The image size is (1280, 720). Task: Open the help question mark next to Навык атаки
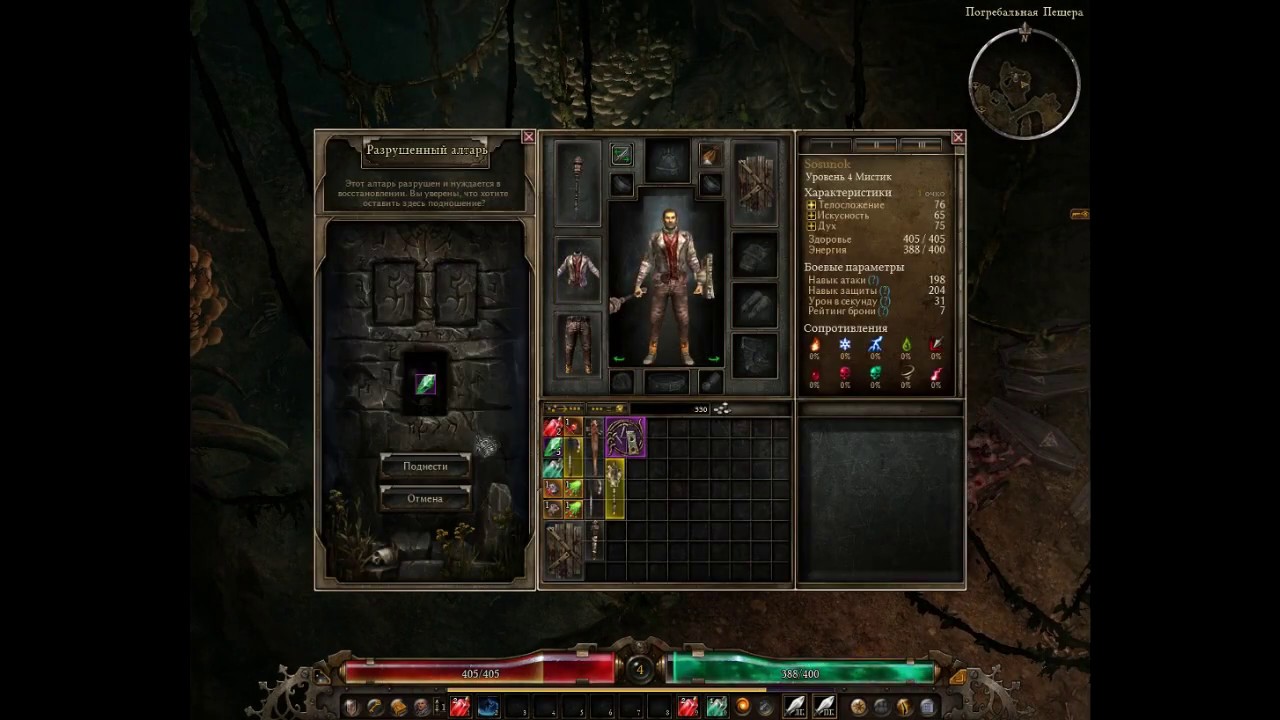tap(874, 281)
